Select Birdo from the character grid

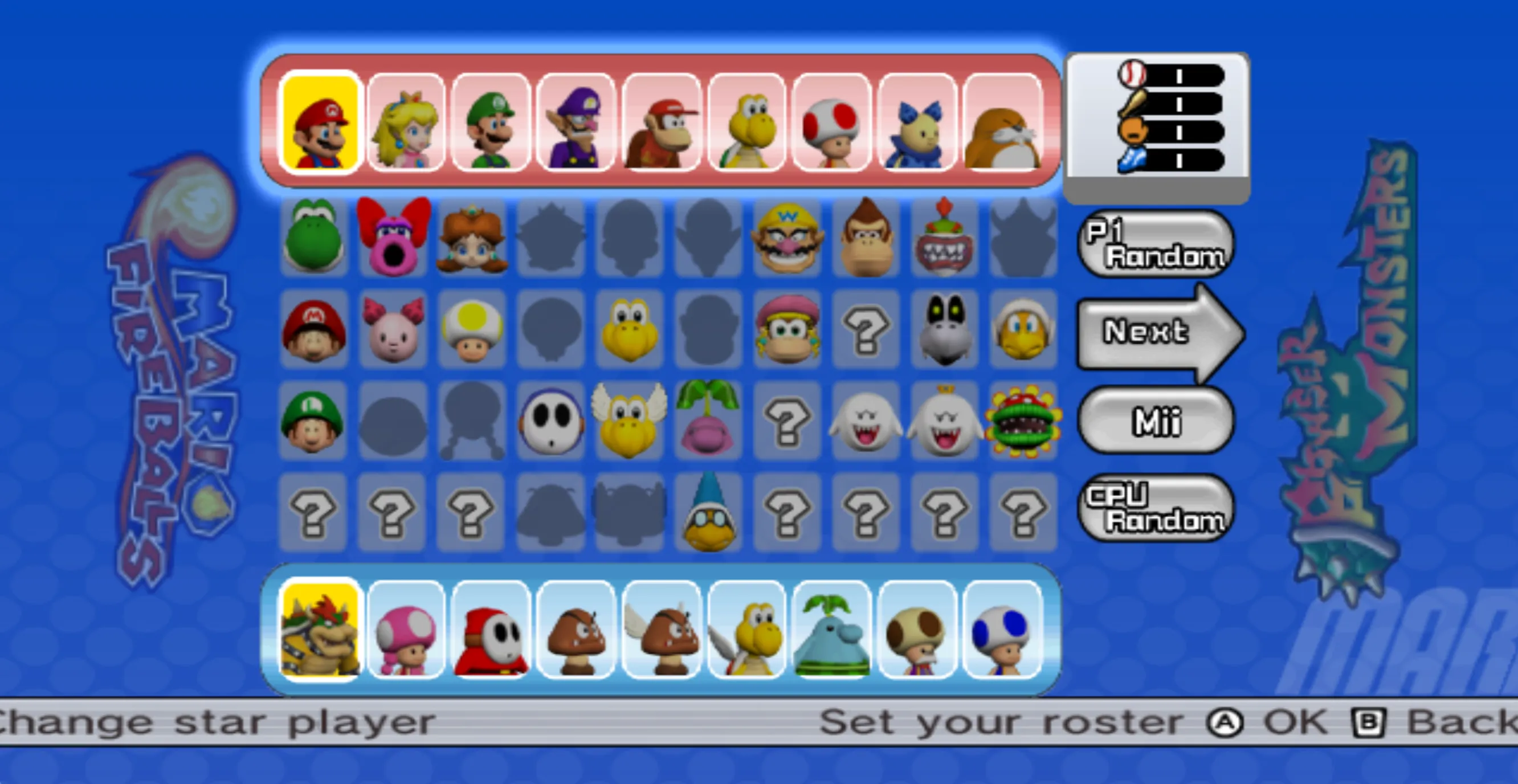[x=392, y=238]
